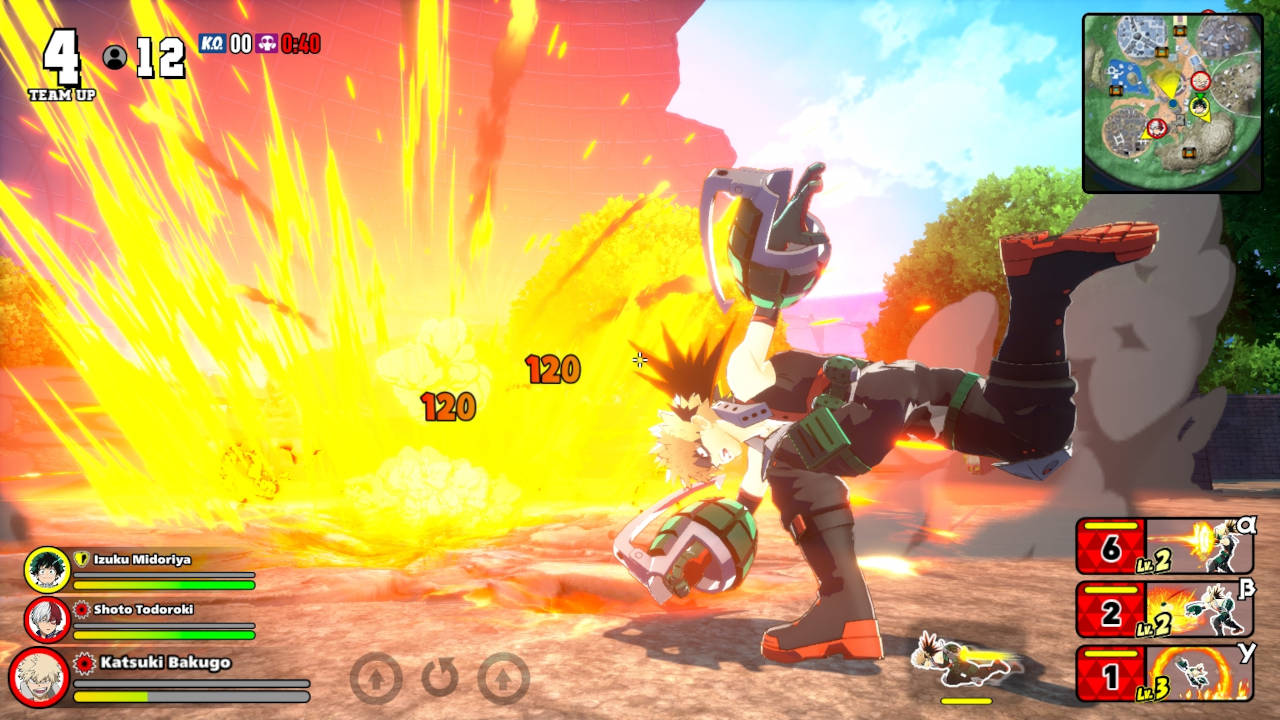Viewport: 1280px width, 720px height.
Task: Choose Shoto Todoroki's teammate portrait
Action: pyautogui.click(x=47, y=619)
